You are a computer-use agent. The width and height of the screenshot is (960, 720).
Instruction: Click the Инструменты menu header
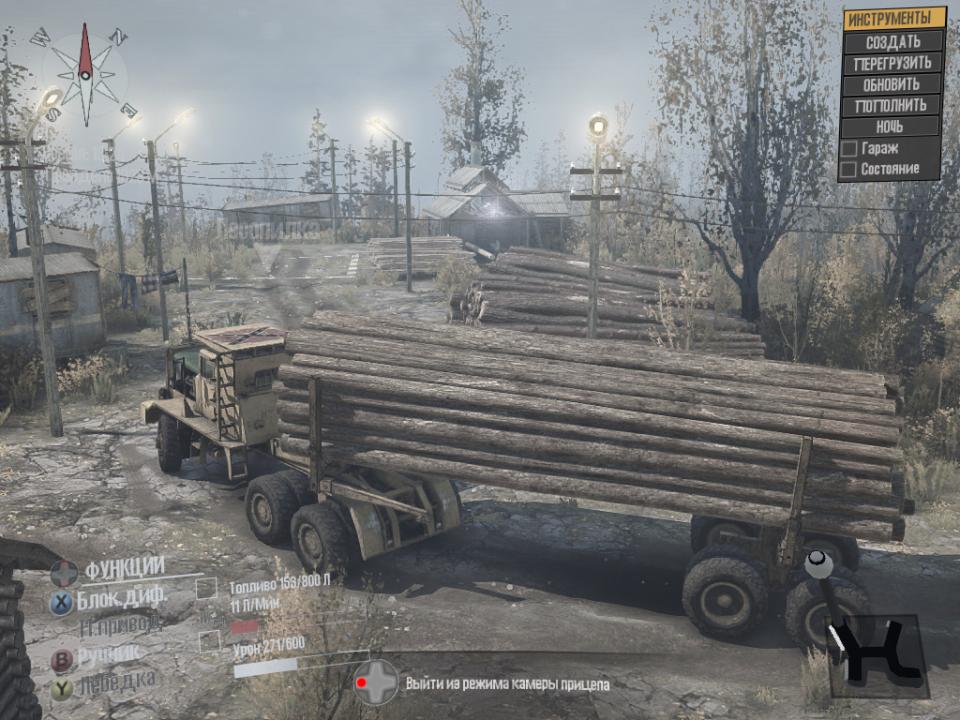[x=893, y=19]
